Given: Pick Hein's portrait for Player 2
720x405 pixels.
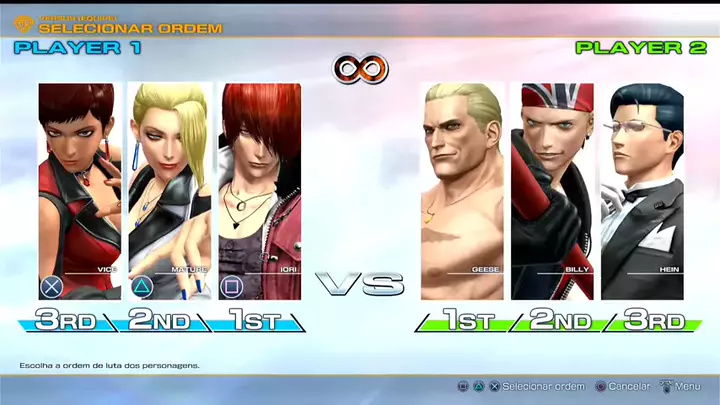Looking at the screenshot, I should 642,190.
